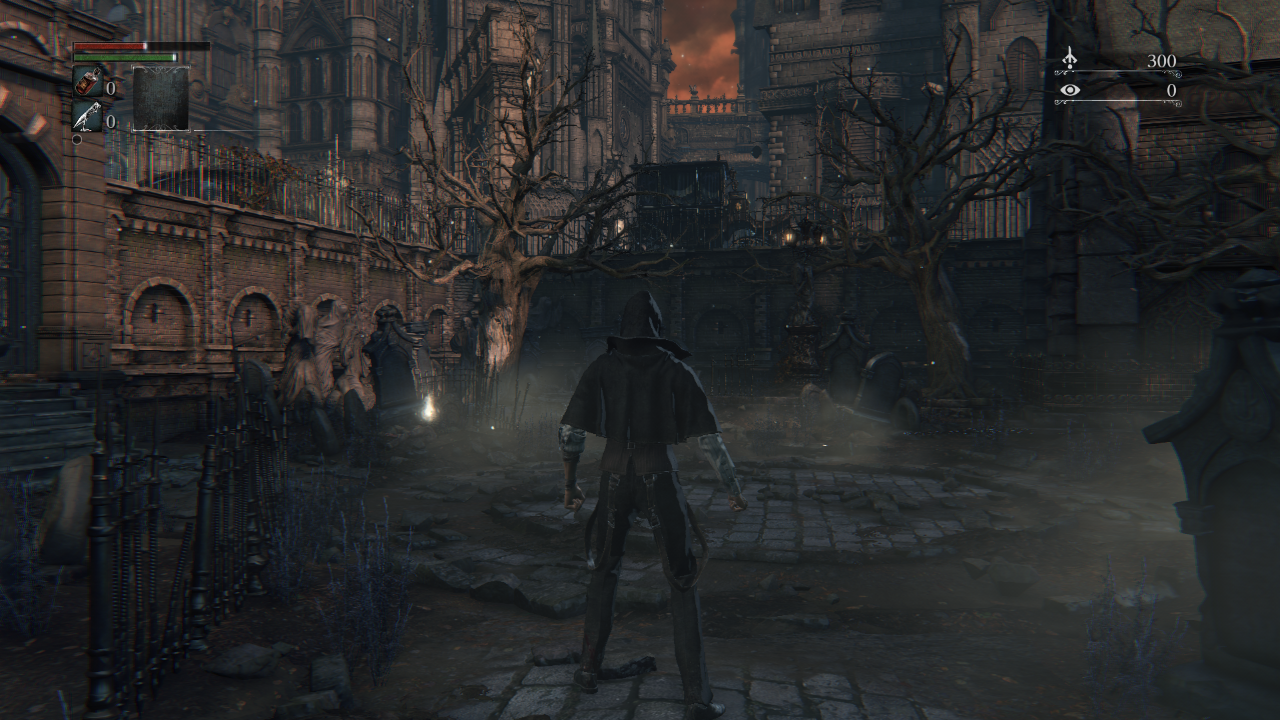This screenshot has width=1280, height=720.
Task: Click the red health bar
Action: click(110, 46)
